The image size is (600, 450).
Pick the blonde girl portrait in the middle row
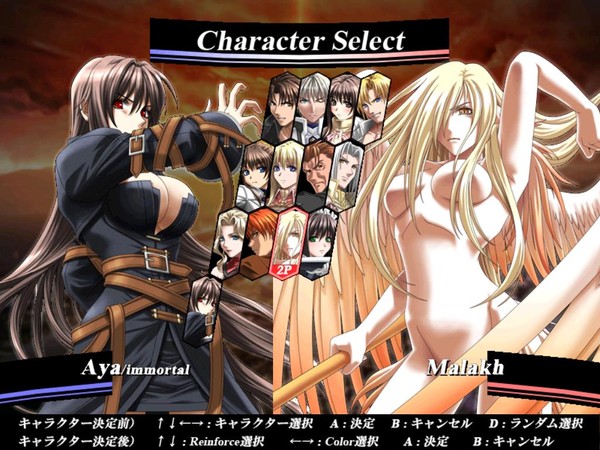coord(288,168)
